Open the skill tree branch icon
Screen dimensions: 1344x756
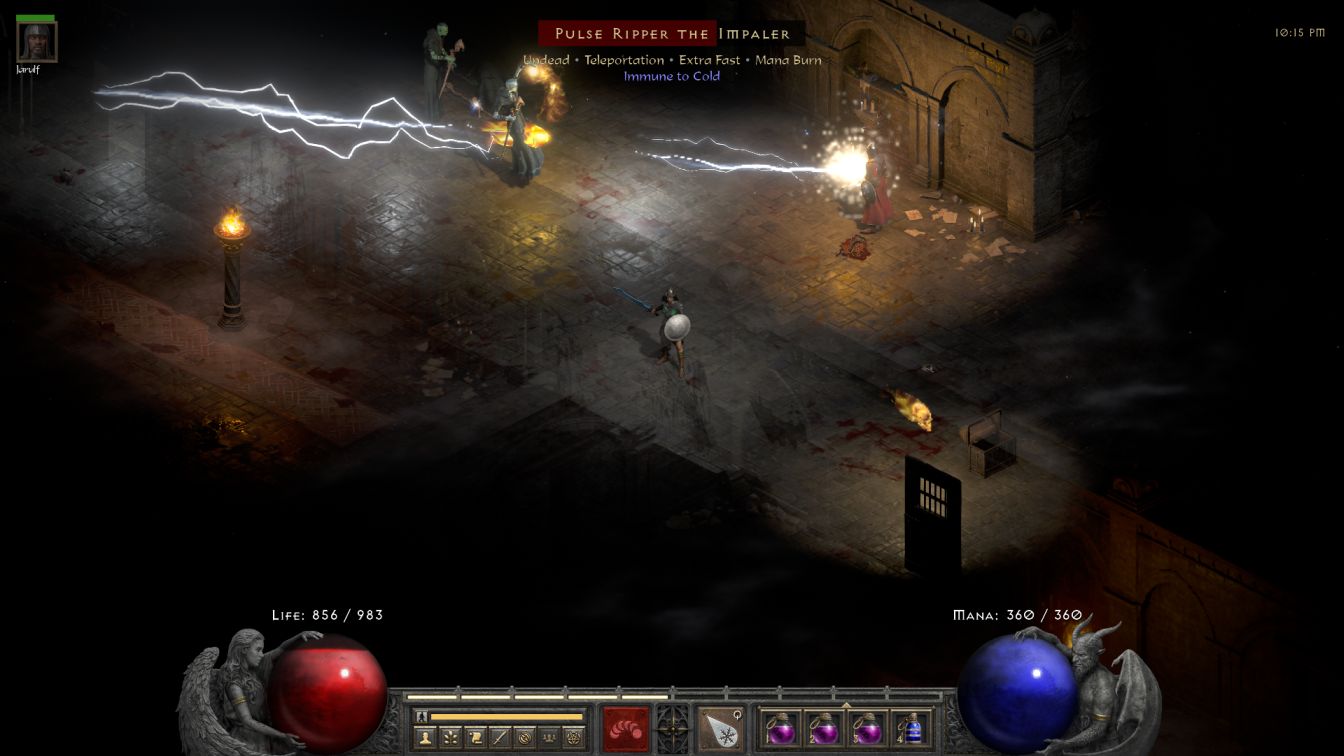coord(449,738)
